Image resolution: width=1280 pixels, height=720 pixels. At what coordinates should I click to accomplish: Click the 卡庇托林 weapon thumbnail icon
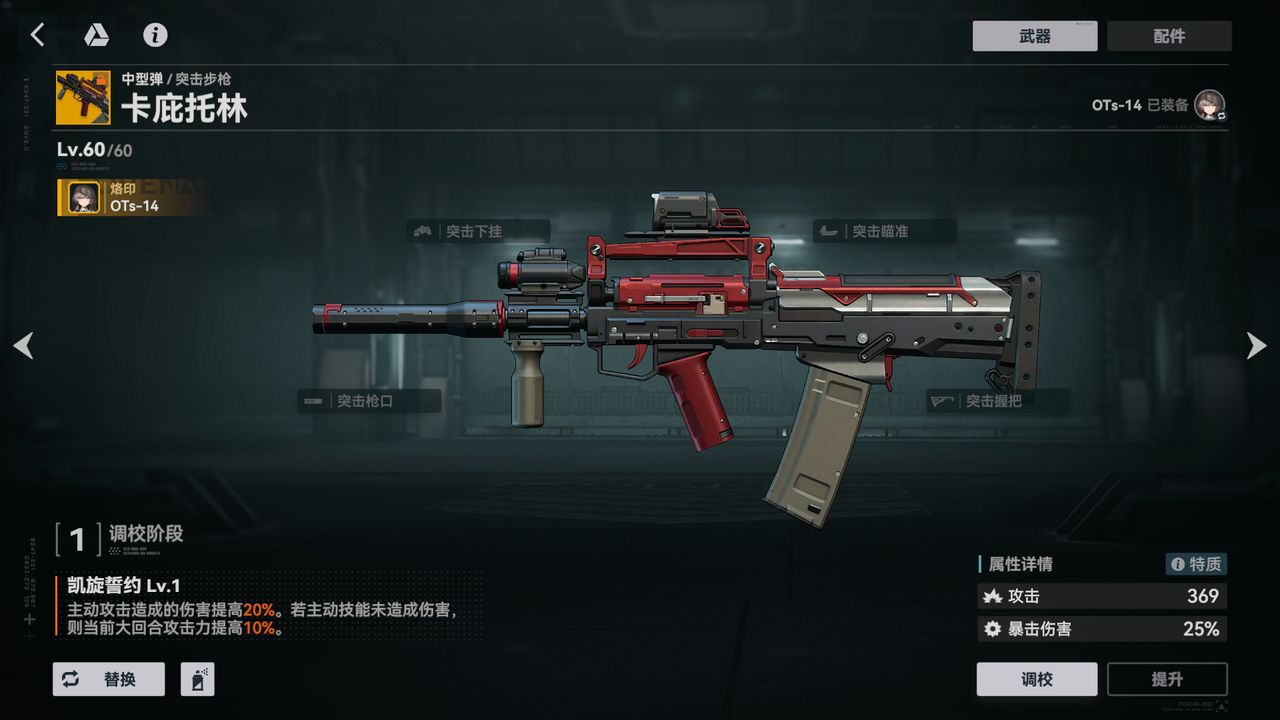[x=83, y=97]
